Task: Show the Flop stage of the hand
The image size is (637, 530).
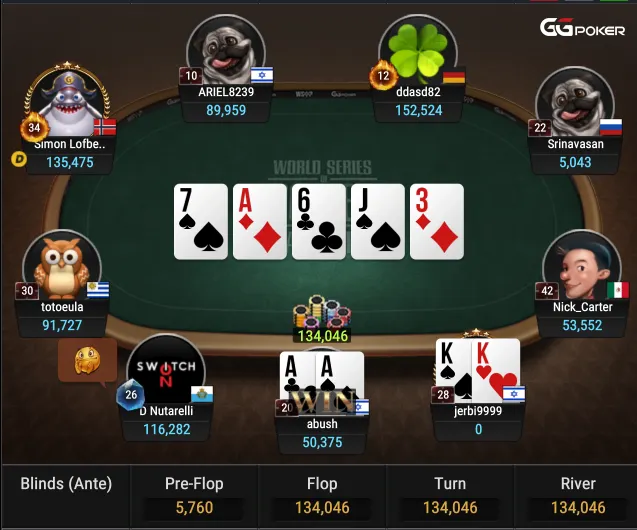Action: 322,496
